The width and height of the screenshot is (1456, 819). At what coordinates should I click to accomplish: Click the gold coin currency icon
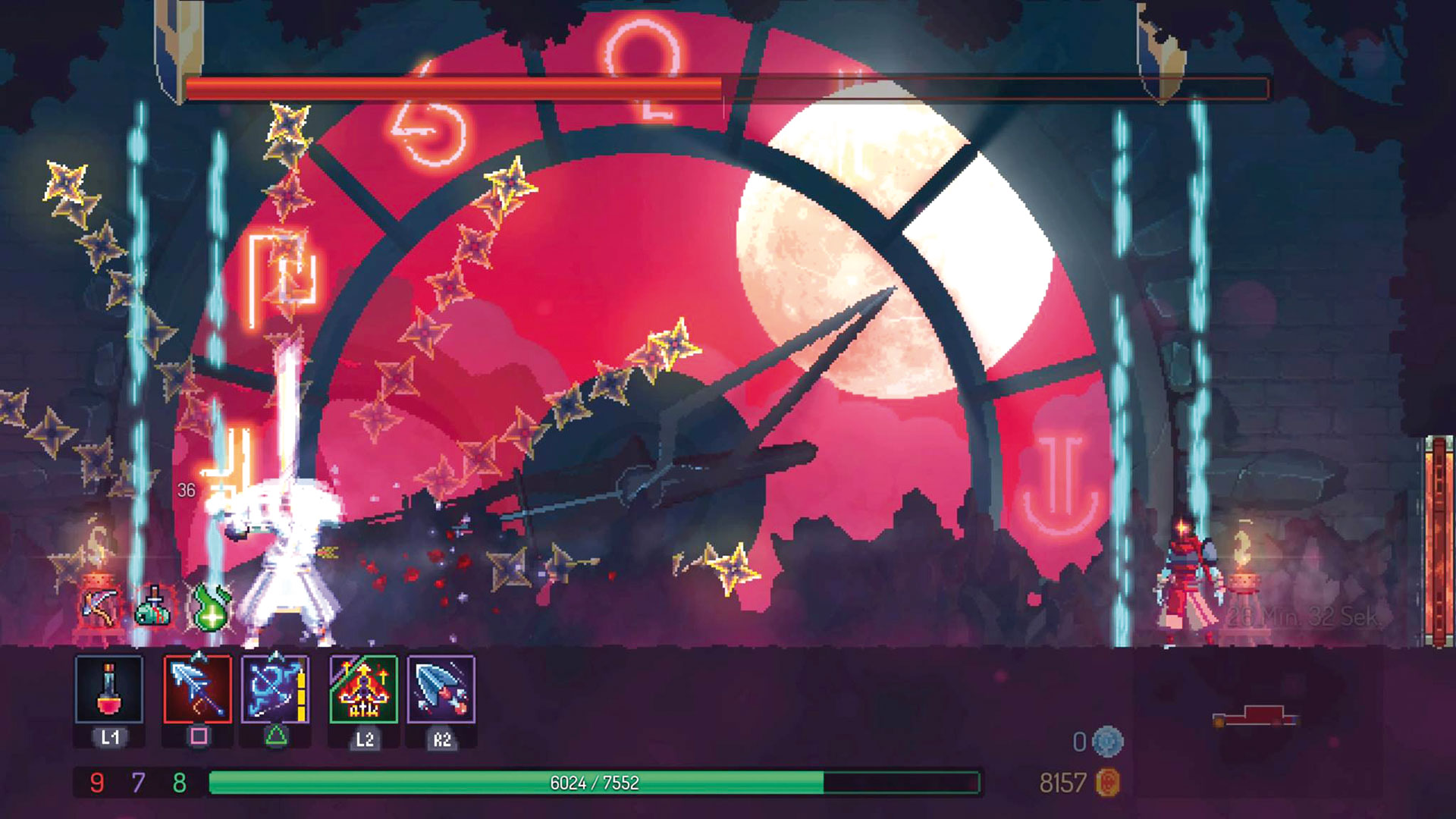click(1109, 783)
